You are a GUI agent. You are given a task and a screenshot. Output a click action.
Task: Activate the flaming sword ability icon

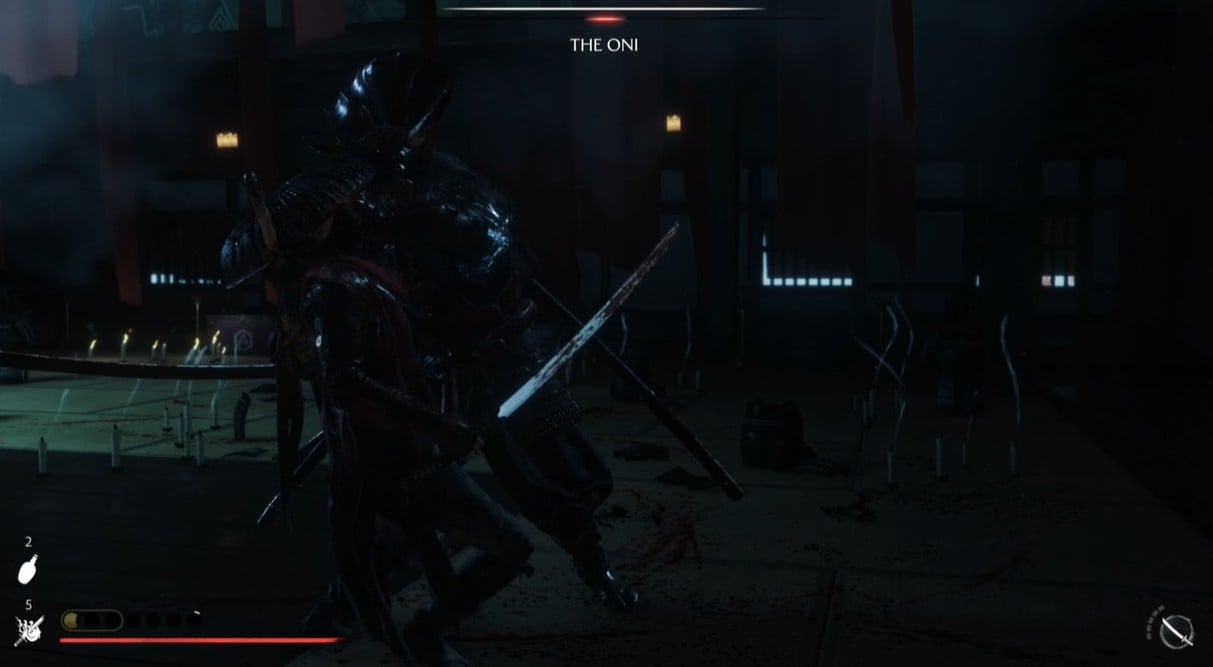(x=27, y=630)
